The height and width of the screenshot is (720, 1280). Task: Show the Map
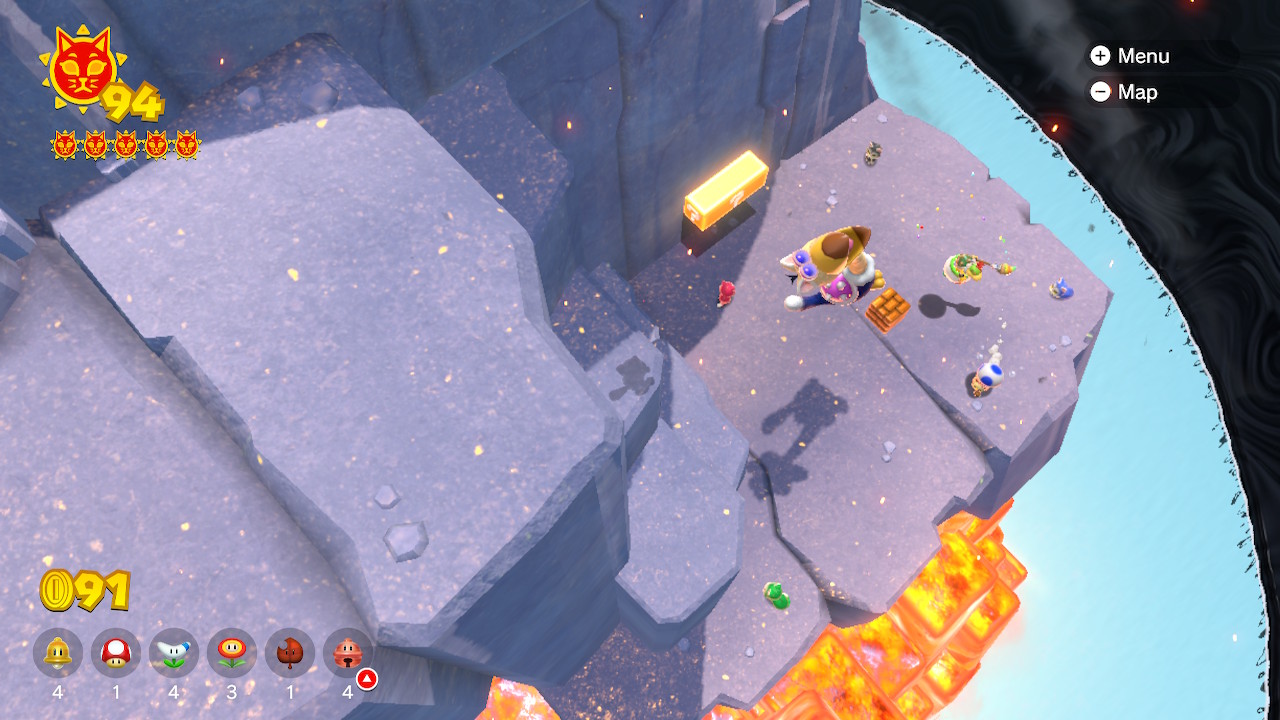tap(1124, 92)
